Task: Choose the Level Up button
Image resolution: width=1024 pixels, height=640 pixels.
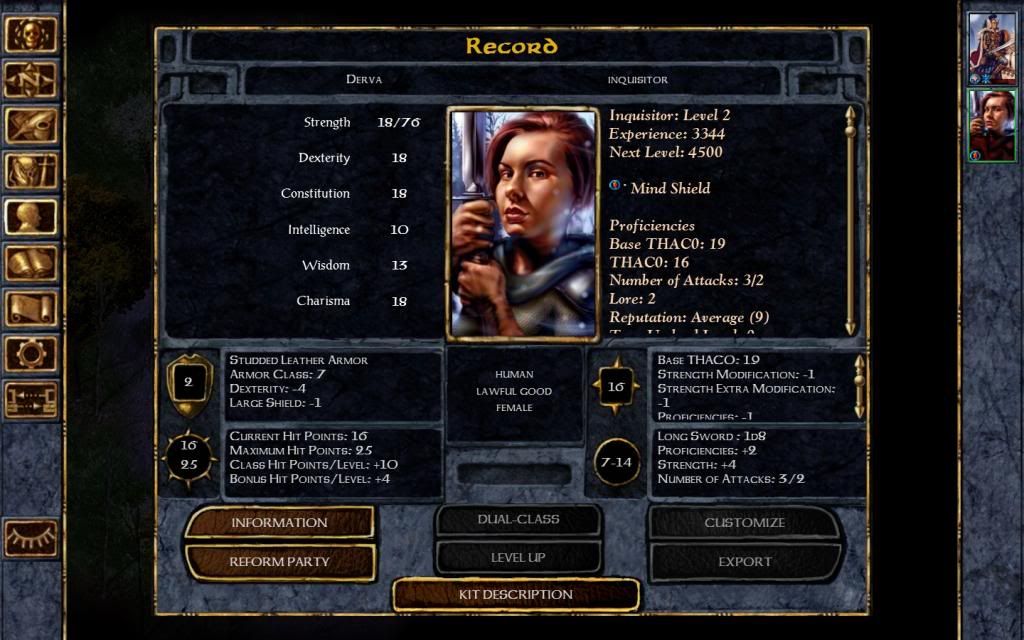Action: click(x=518, y=558)
